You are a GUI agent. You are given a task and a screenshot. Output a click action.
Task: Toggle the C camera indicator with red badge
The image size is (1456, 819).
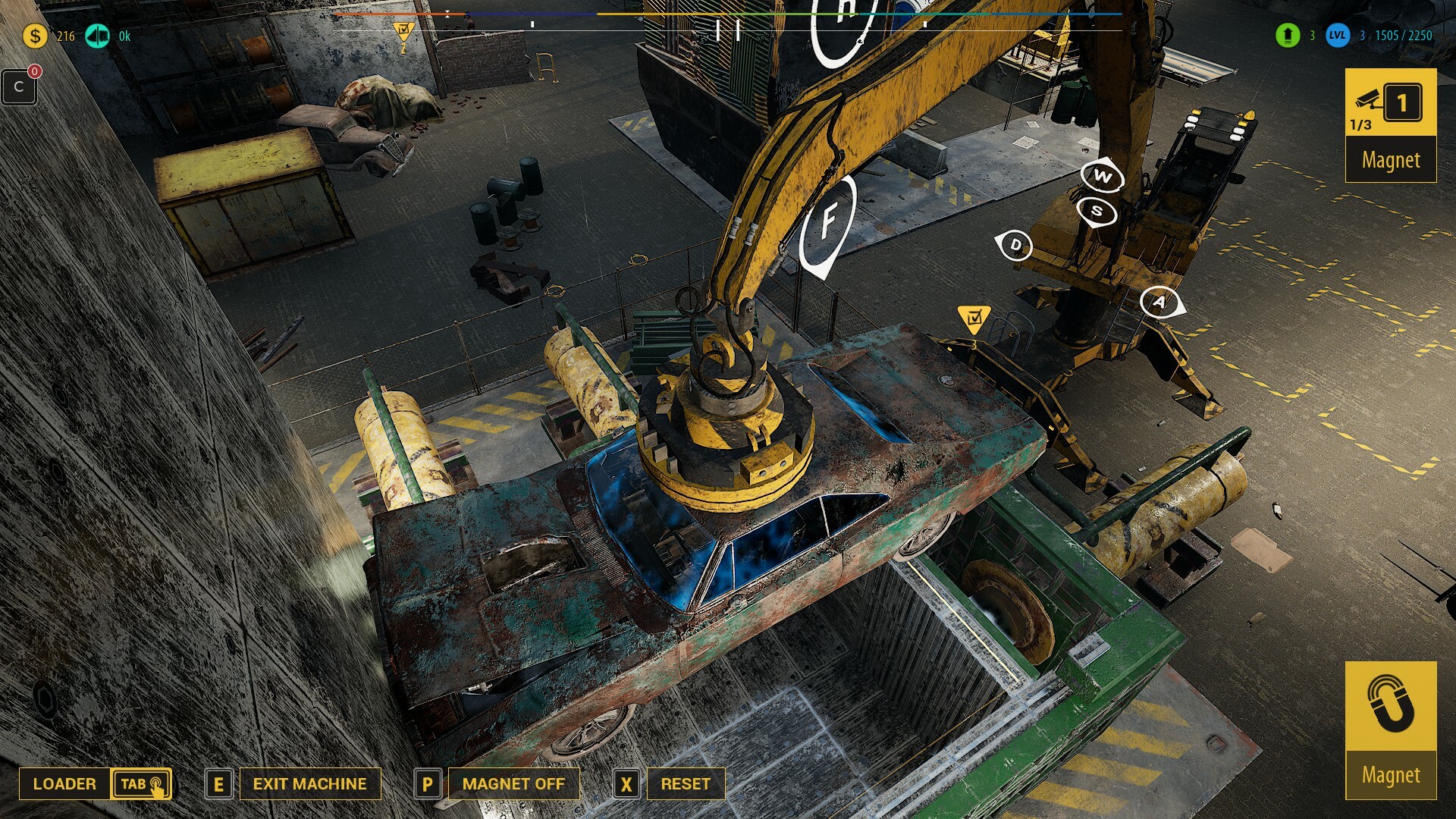click(x=19, y=86)
